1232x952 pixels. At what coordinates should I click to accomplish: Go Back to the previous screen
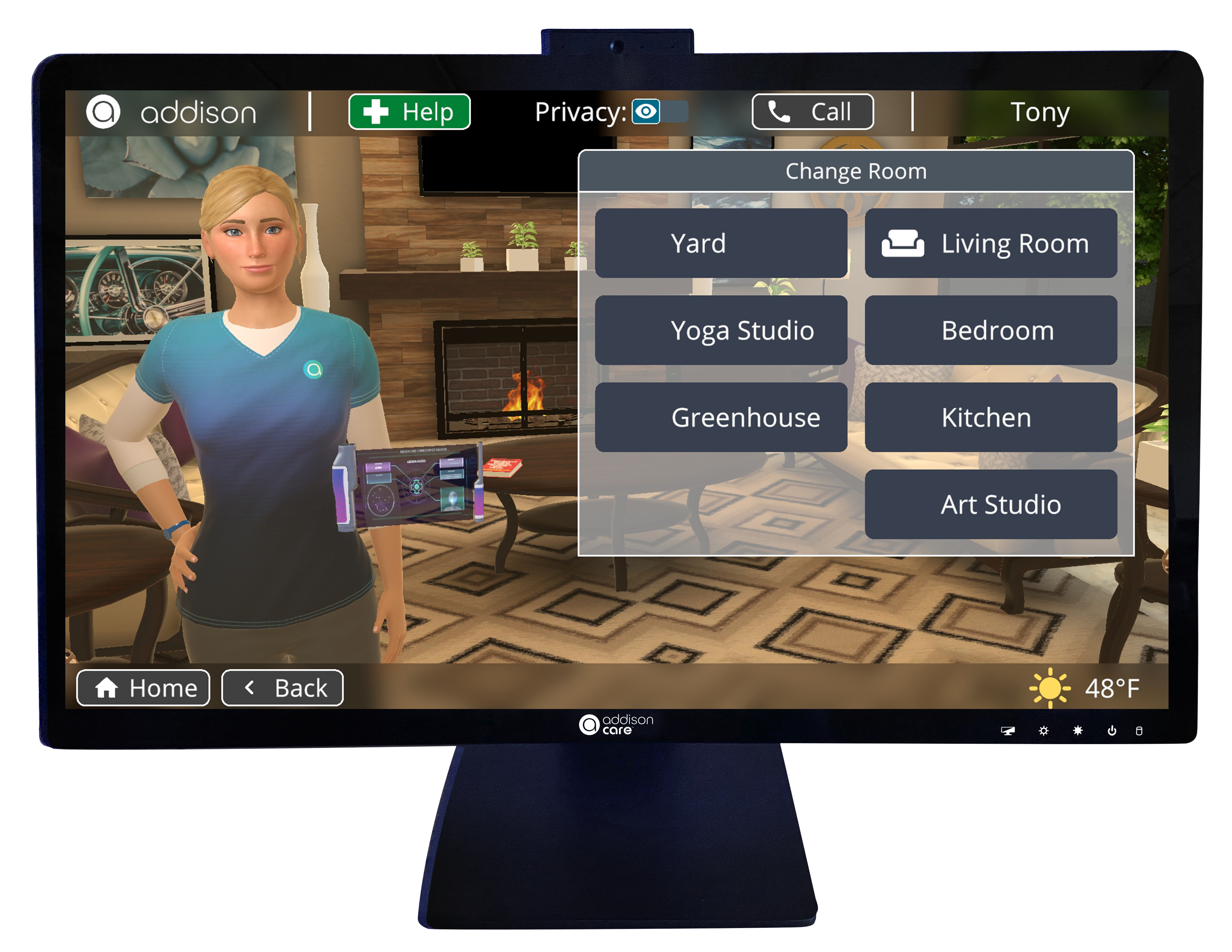(x=283, y=688)
